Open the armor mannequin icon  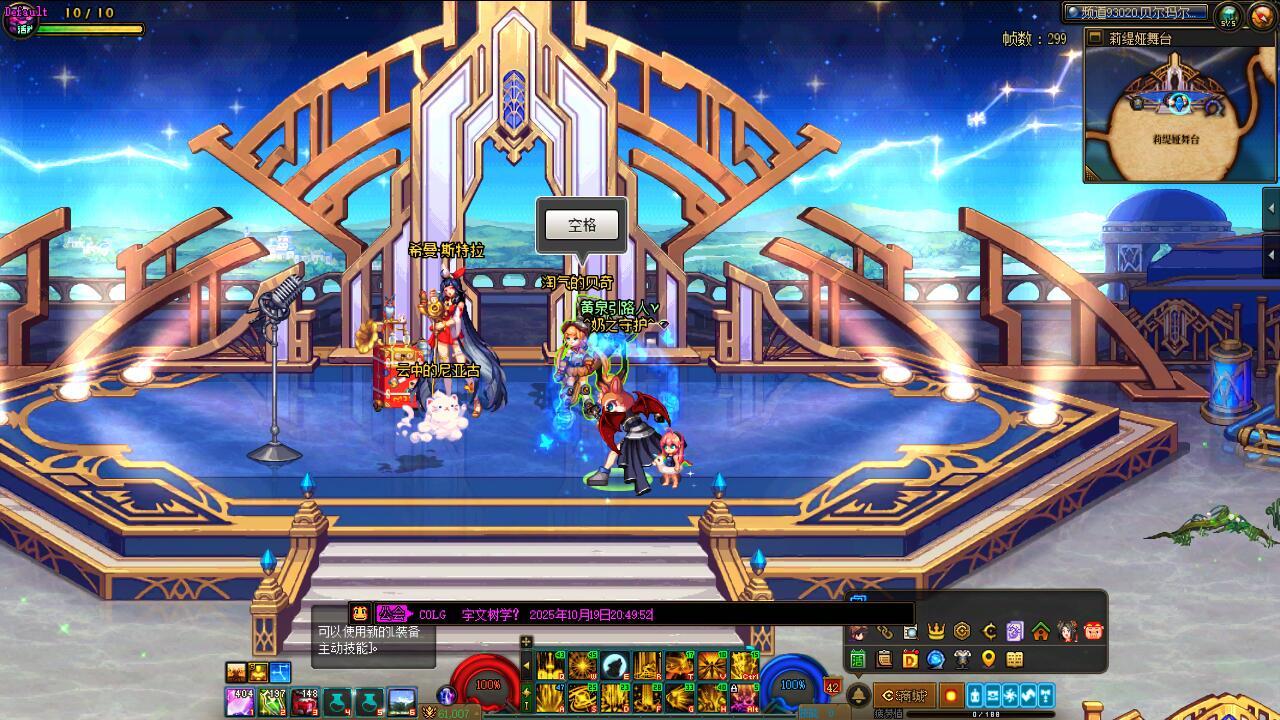[x=962, y=659]
